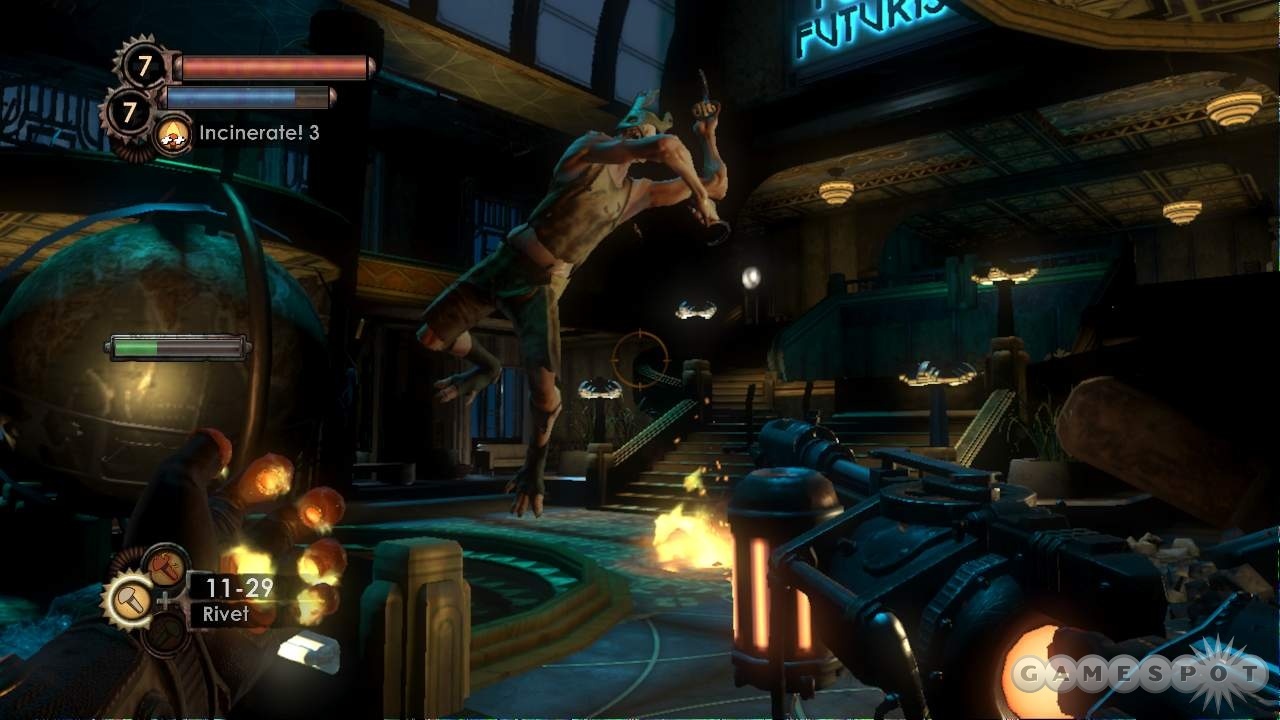Click the EVE hypo count gear

click(128, 112)
